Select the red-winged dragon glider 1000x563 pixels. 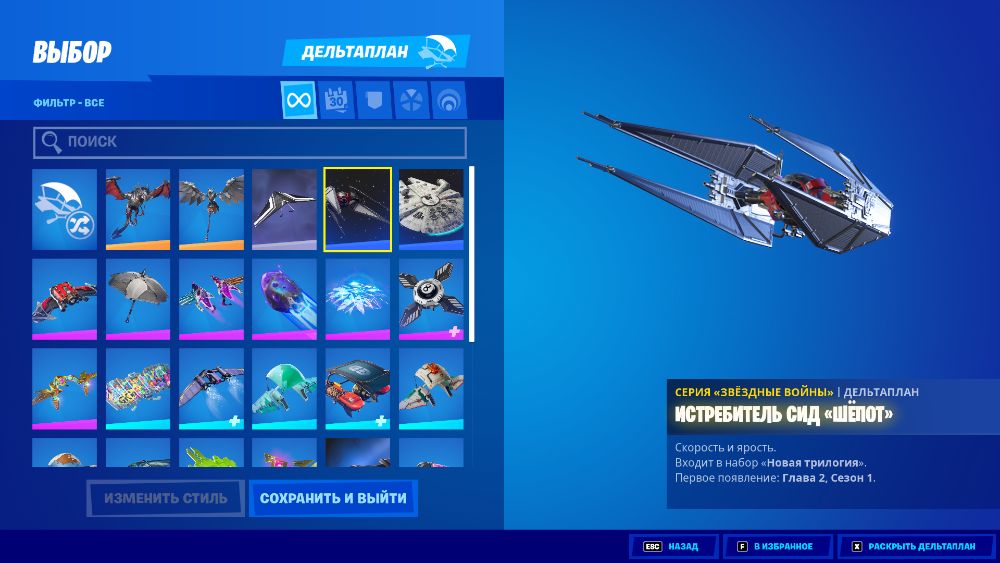[138, 209]
